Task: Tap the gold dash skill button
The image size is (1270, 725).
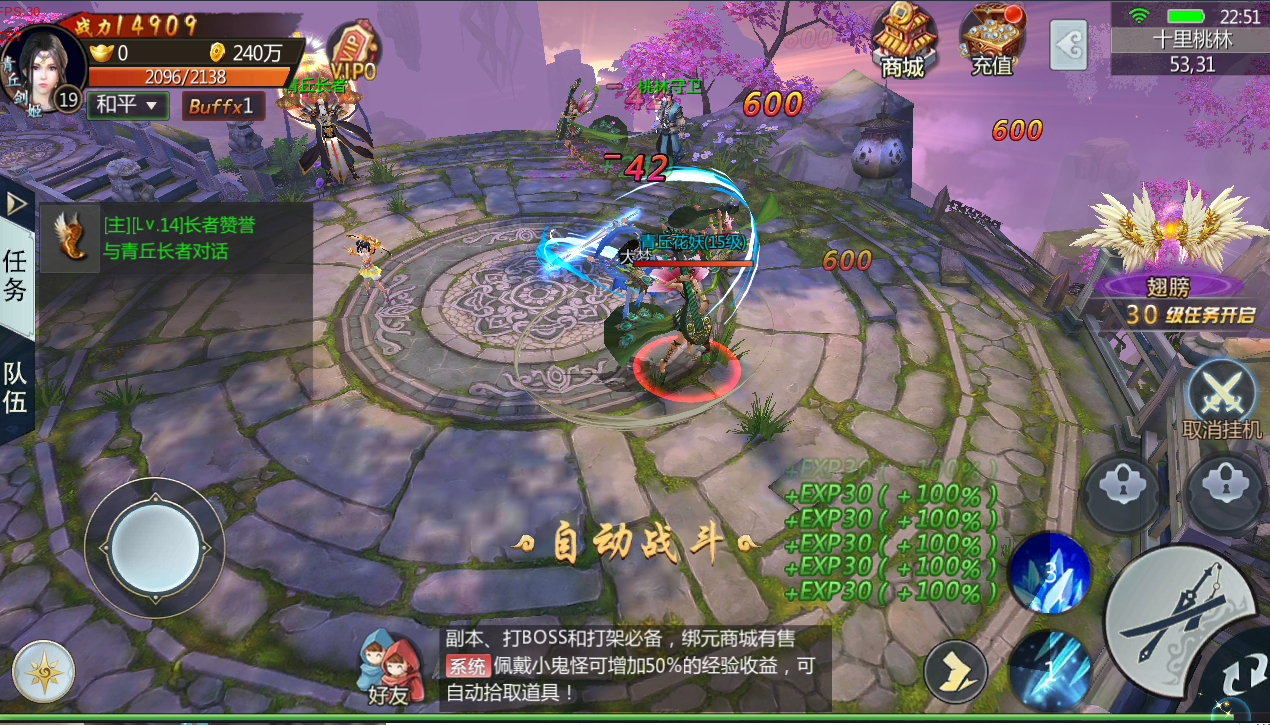Action: click(955, 671)
